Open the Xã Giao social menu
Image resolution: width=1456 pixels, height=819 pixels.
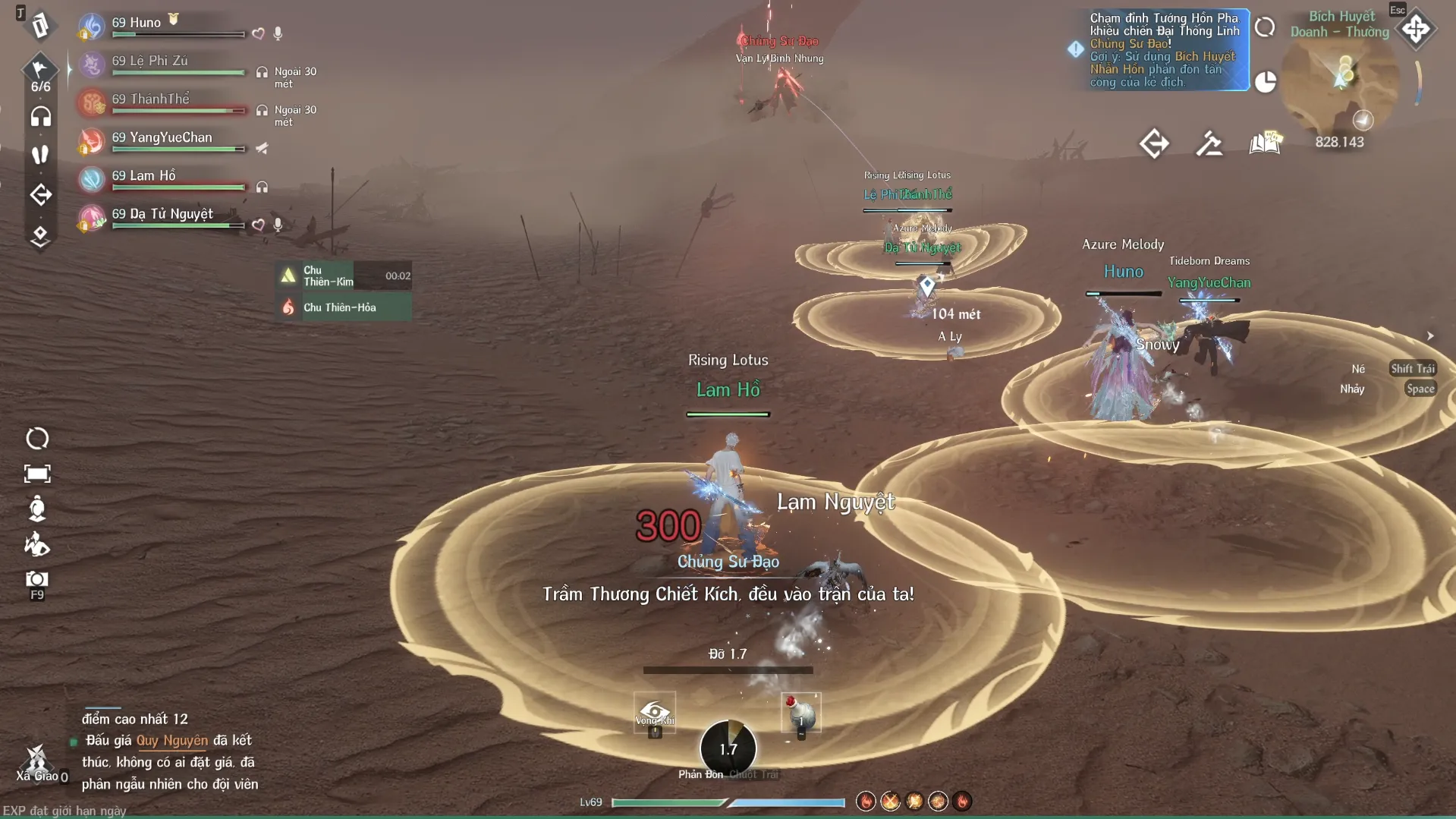(36, 761)
